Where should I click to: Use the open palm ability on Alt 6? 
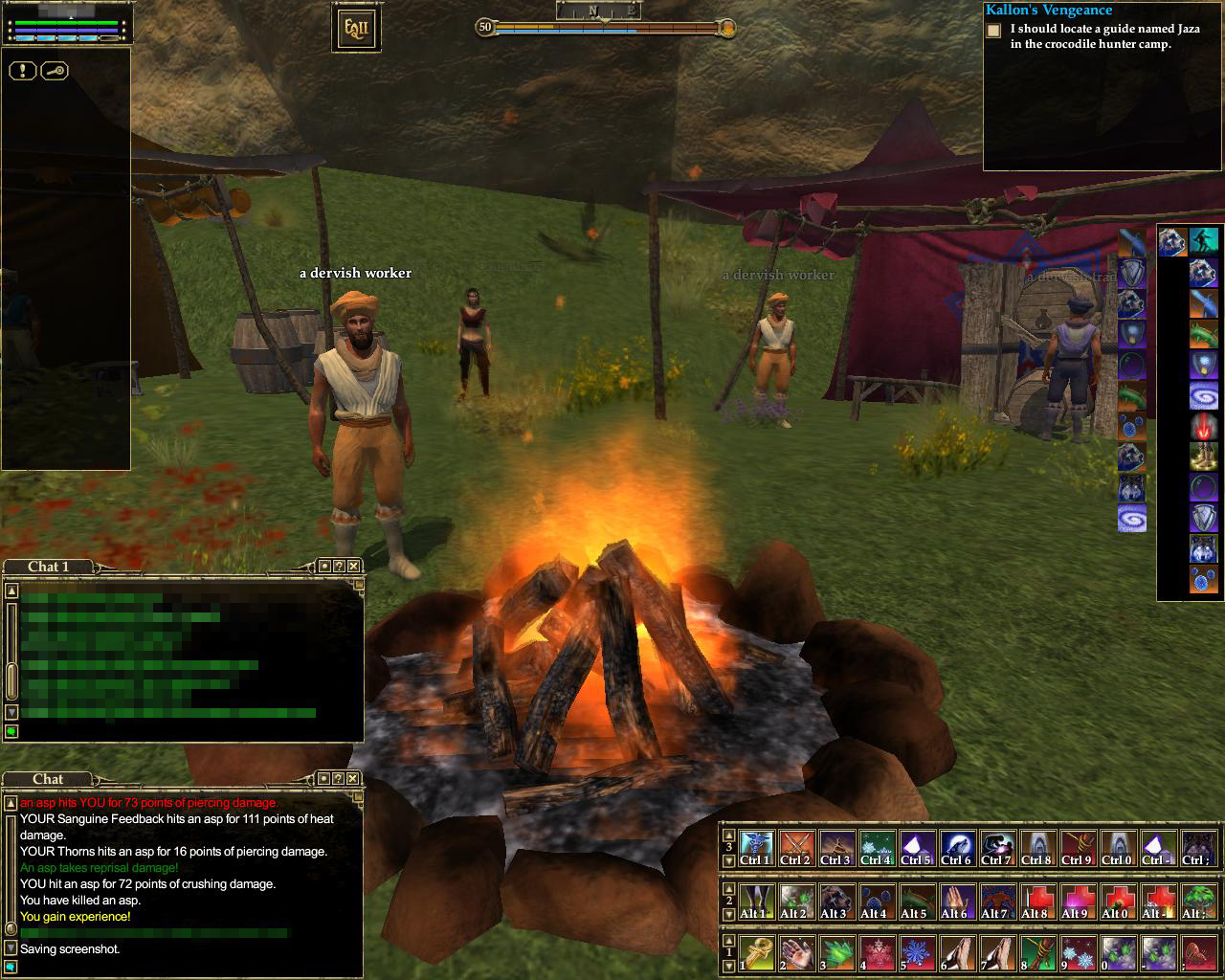click(x=955, y=901)
